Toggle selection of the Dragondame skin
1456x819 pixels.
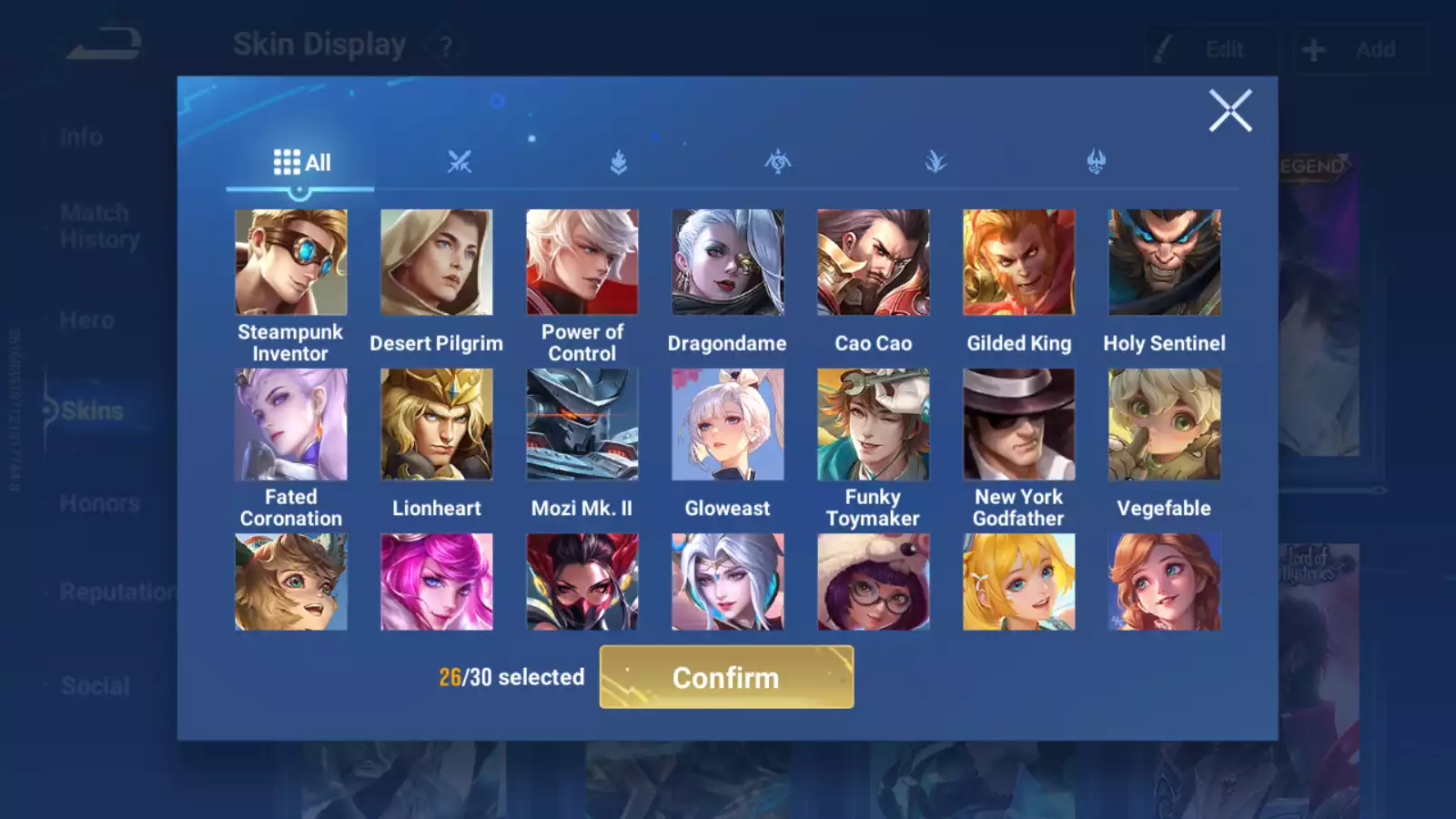727,262
